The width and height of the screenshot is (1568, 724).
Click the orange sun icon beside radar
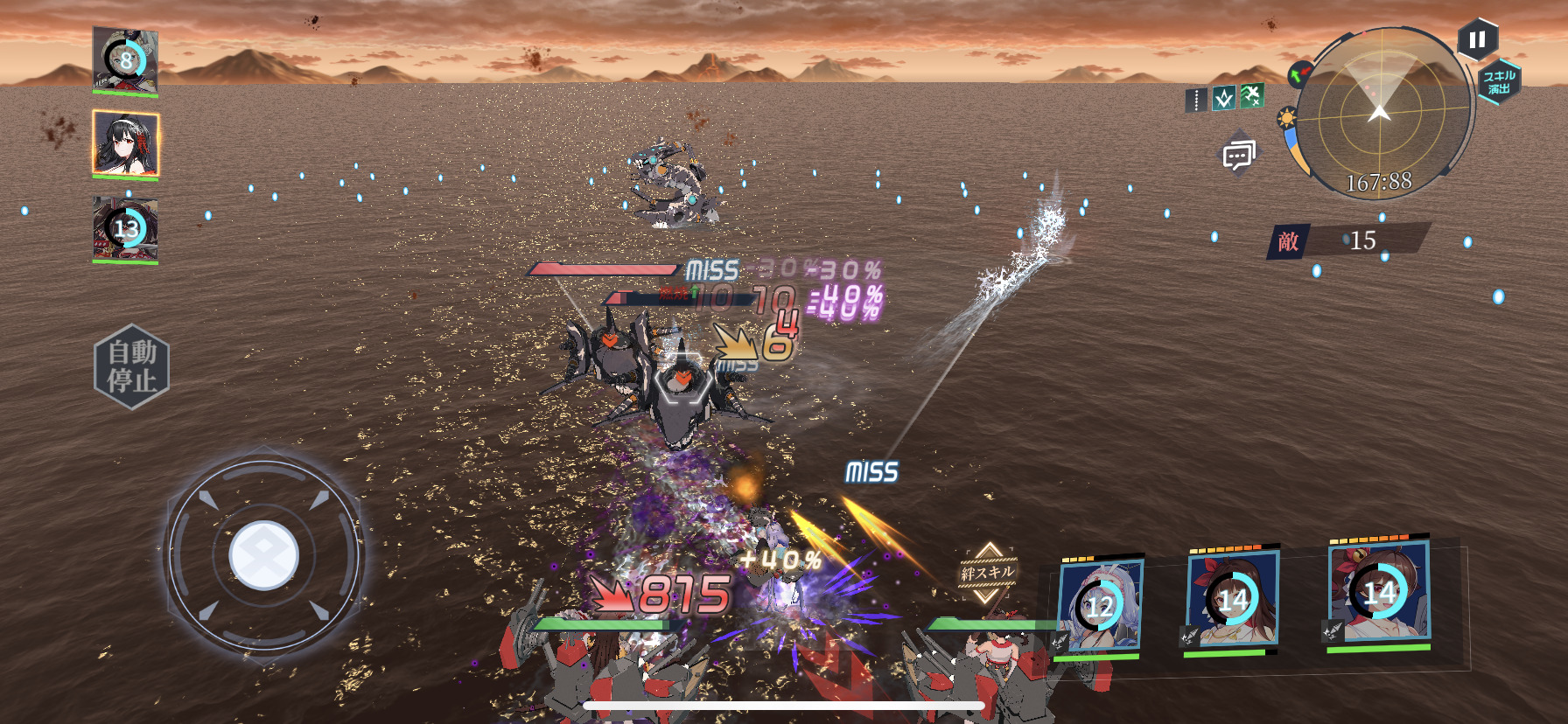(1286, 118)
